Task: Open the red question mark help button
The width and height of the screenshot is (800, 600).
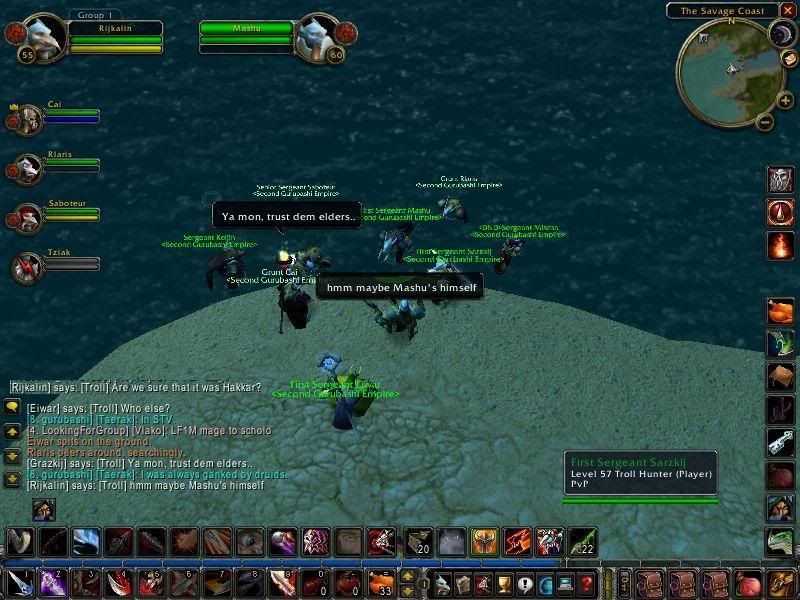Action: [588, 583]
